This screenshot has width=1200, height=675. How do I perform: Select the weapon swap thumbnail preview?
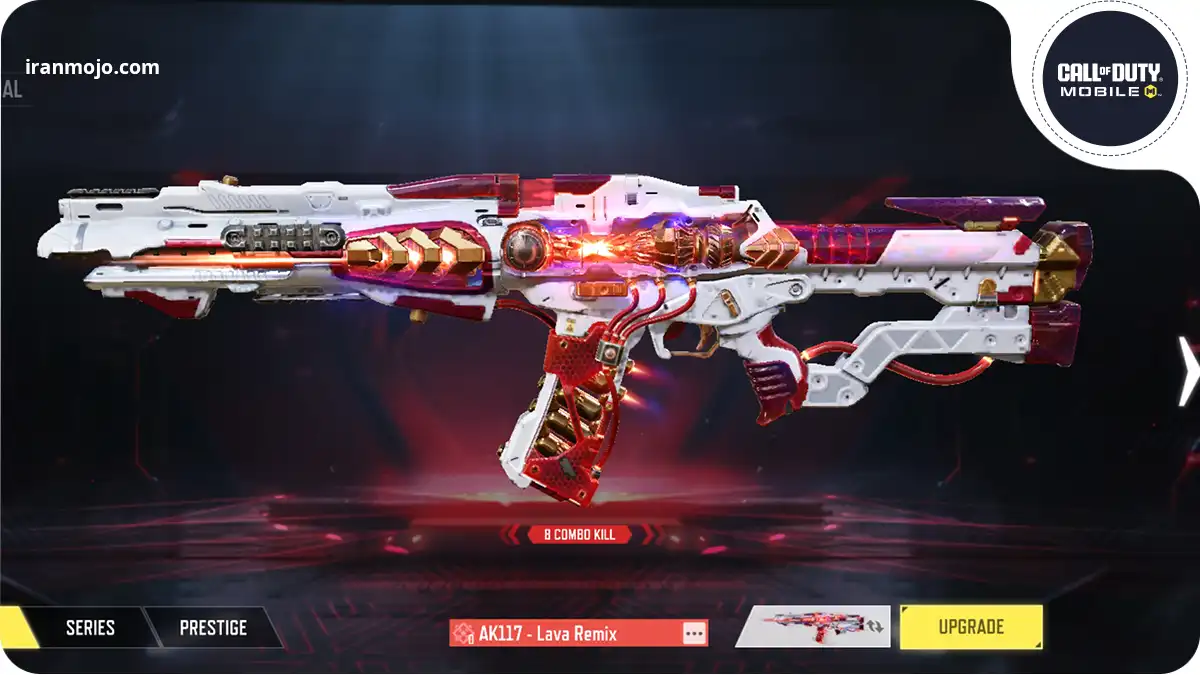812,627
